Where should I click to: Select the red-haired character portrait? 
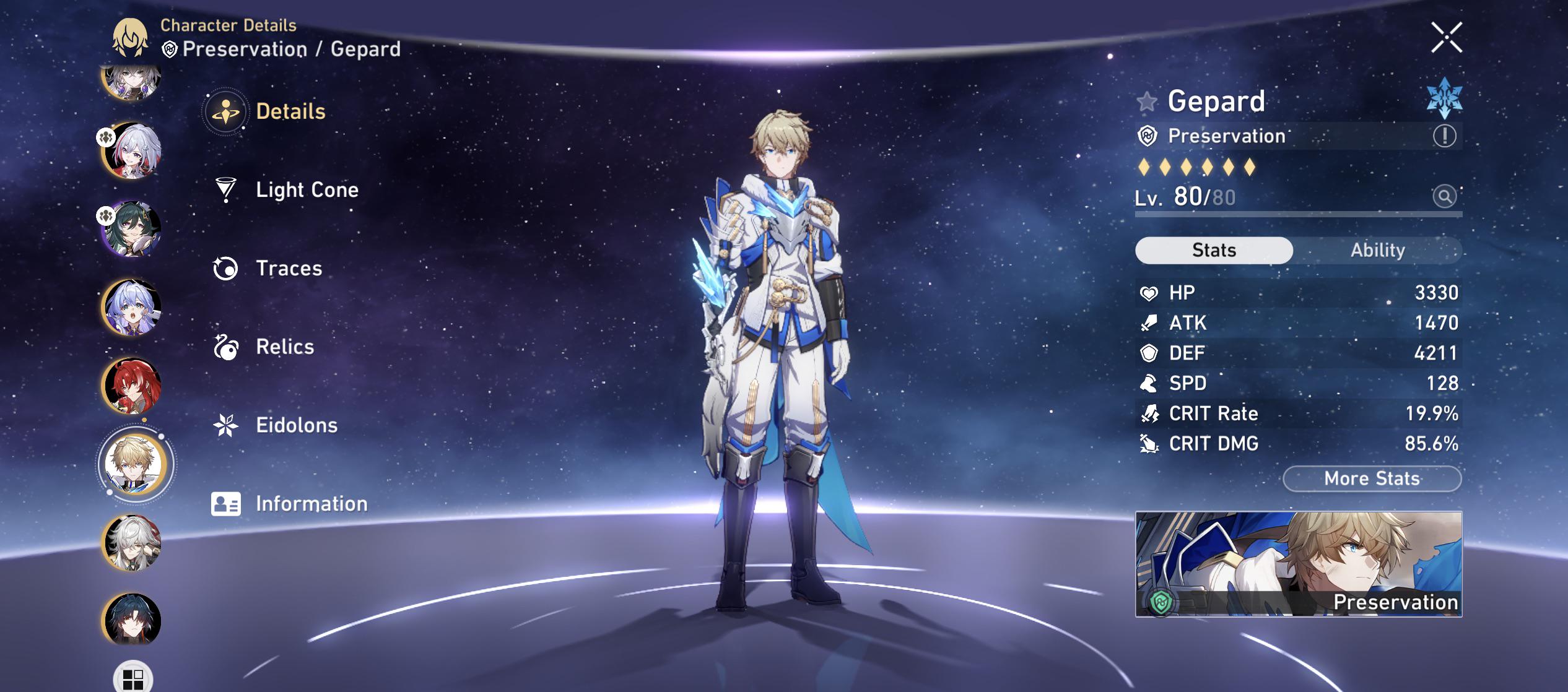(131, 385)
